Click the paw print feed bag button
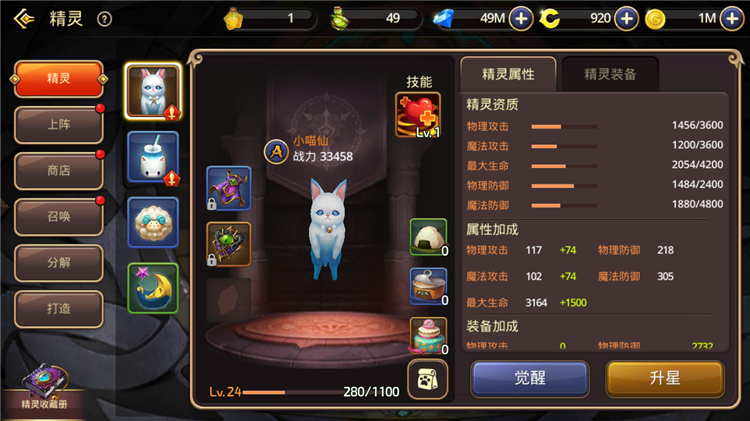Viewport: 750px width, 421px height. tap(426, 380)
